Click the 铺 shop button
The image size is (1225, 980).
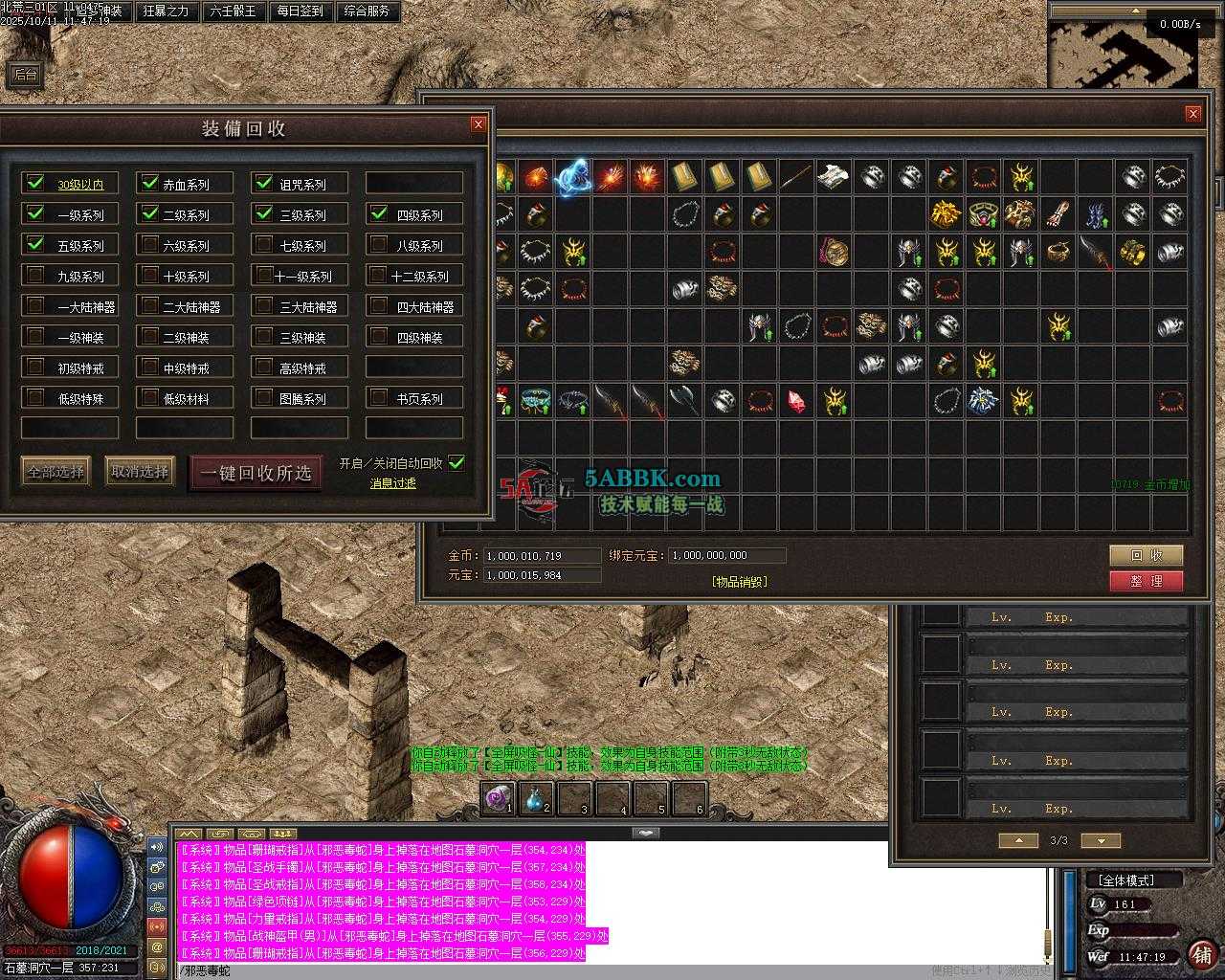1201,954
